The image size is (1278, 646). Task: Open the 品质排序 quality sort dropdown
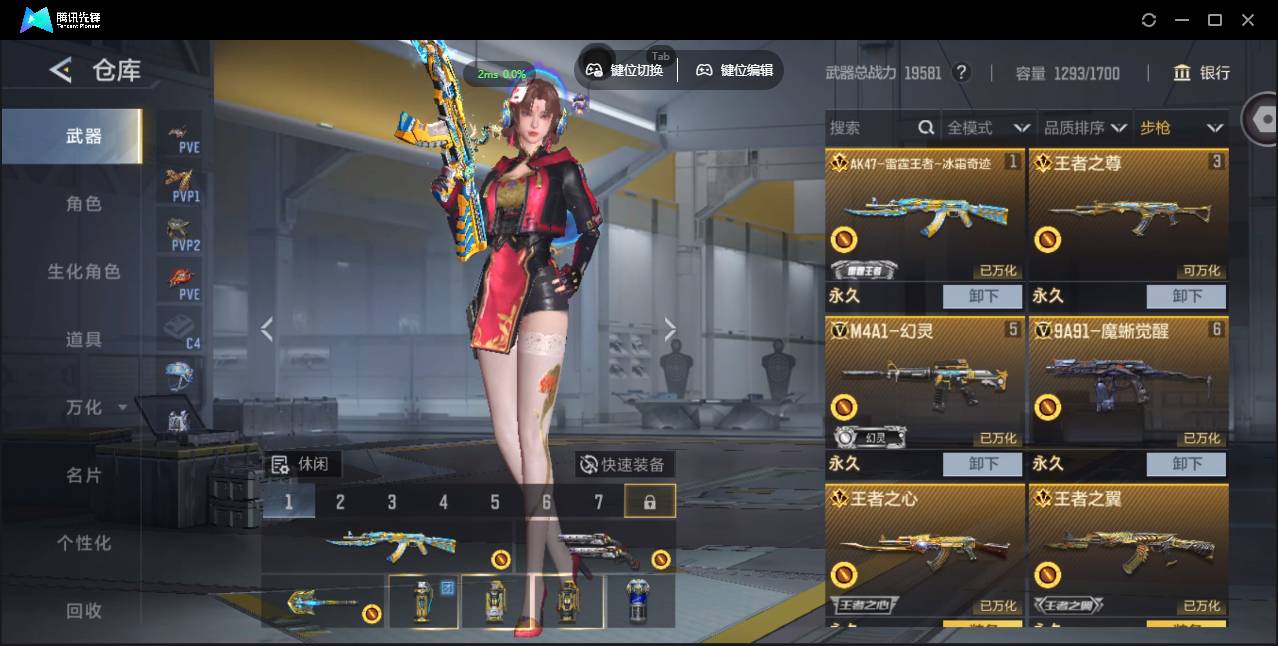pos(1085,128)
